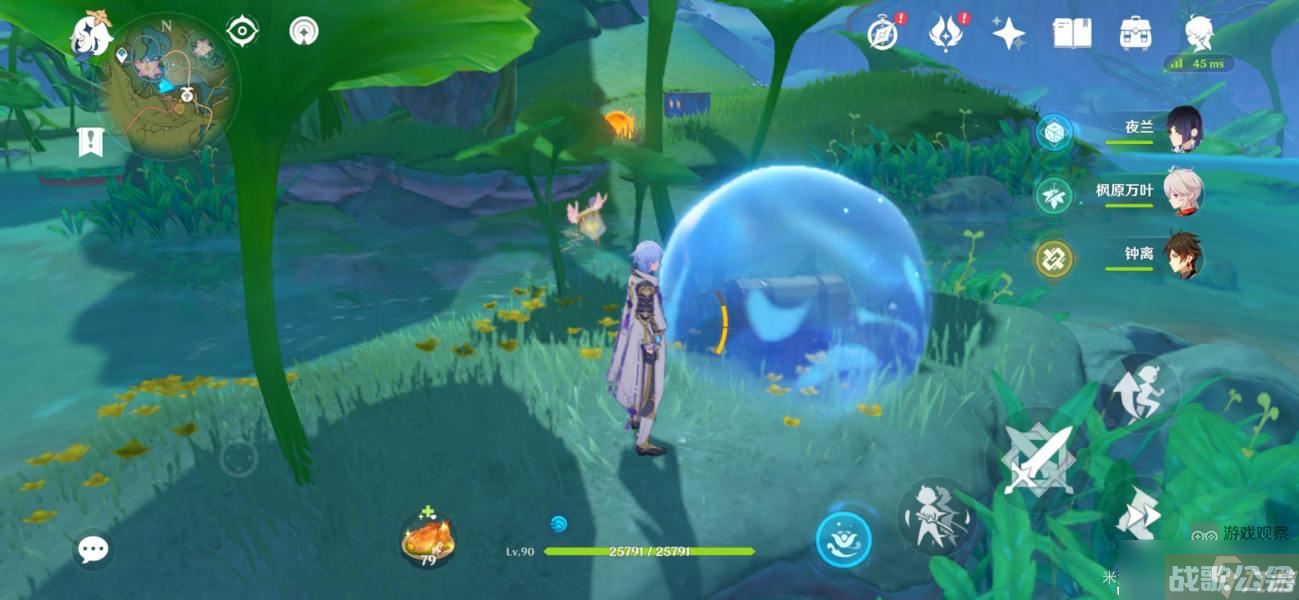Viewport: 1299px width, 600px height.
Task: Tap the jump button
Action: click(x=1141, y=392)
